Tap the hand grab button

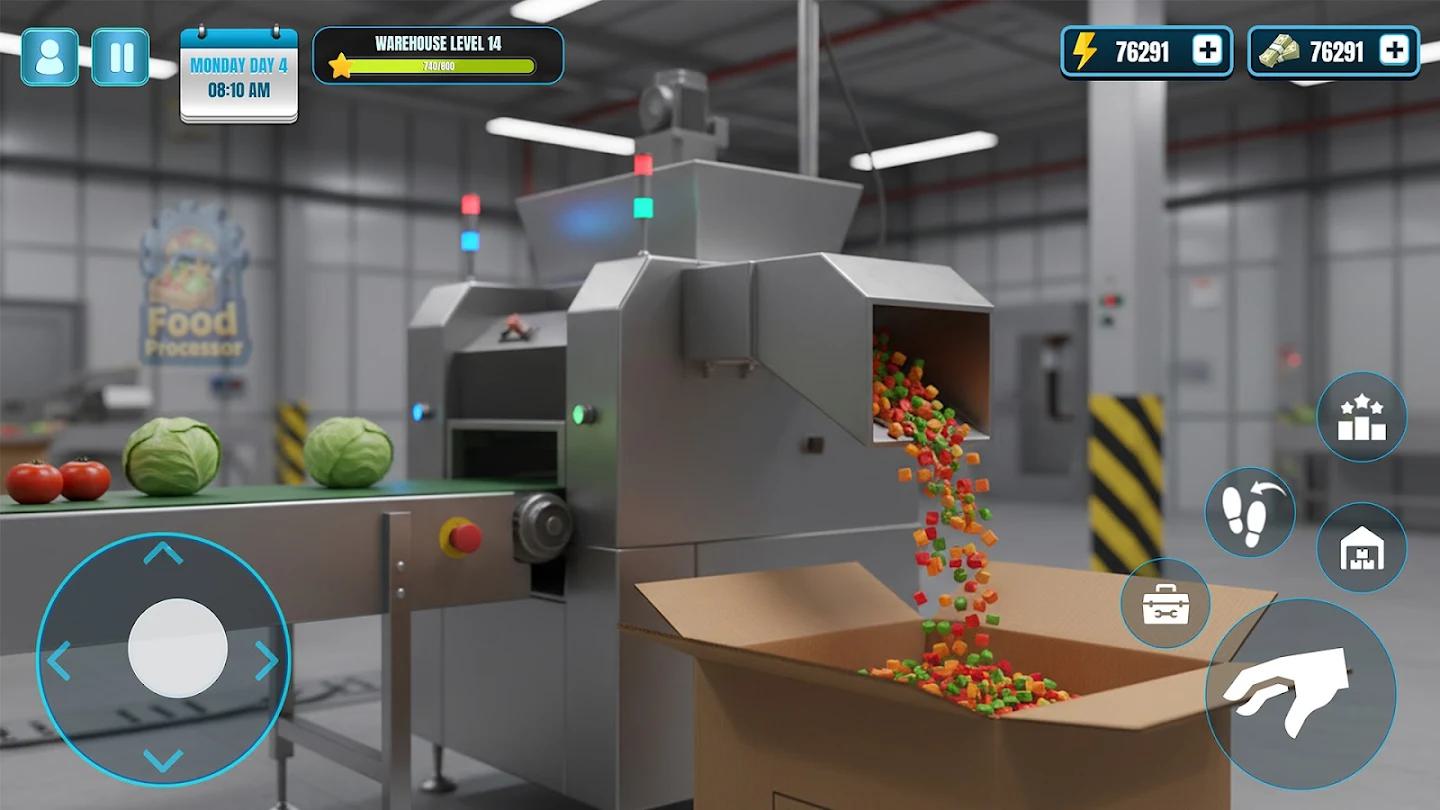click(x=1300, y=692)
